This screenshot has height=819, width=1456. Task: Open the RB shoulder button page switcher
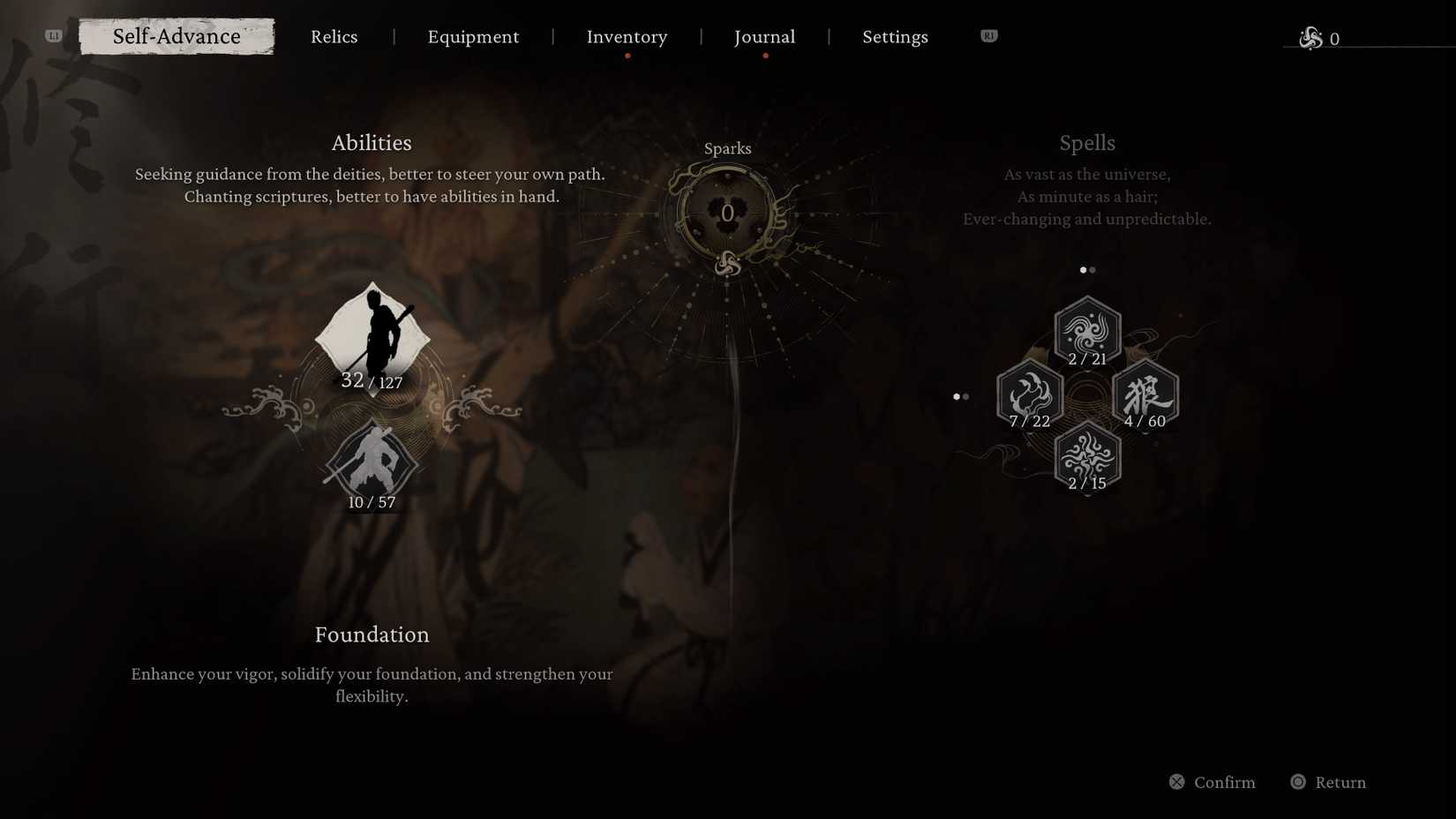[988, 36]
